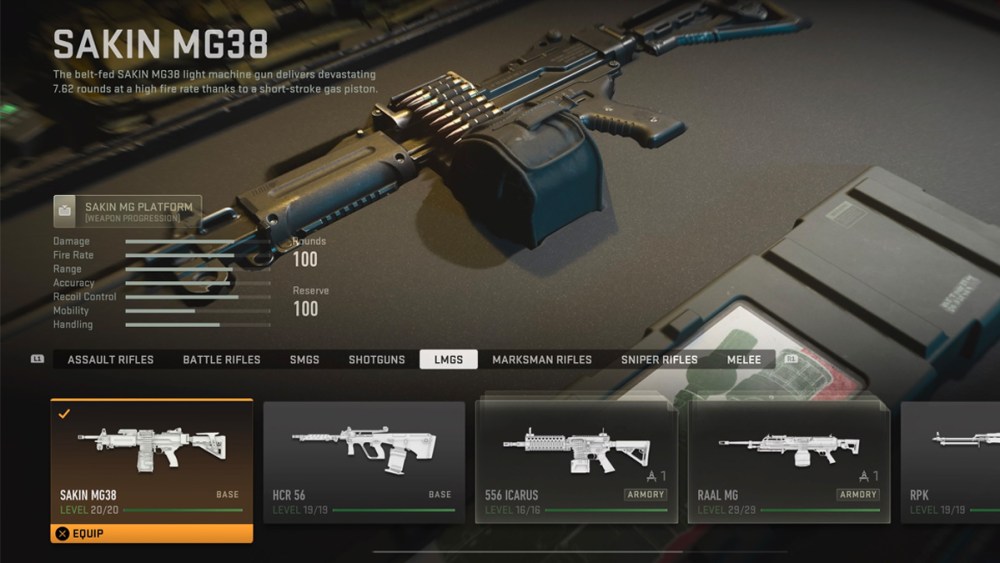Image resolution: width=1000 pixels, height=563 pixels.
Task: Select the SMGs tab
Action: 304,360
